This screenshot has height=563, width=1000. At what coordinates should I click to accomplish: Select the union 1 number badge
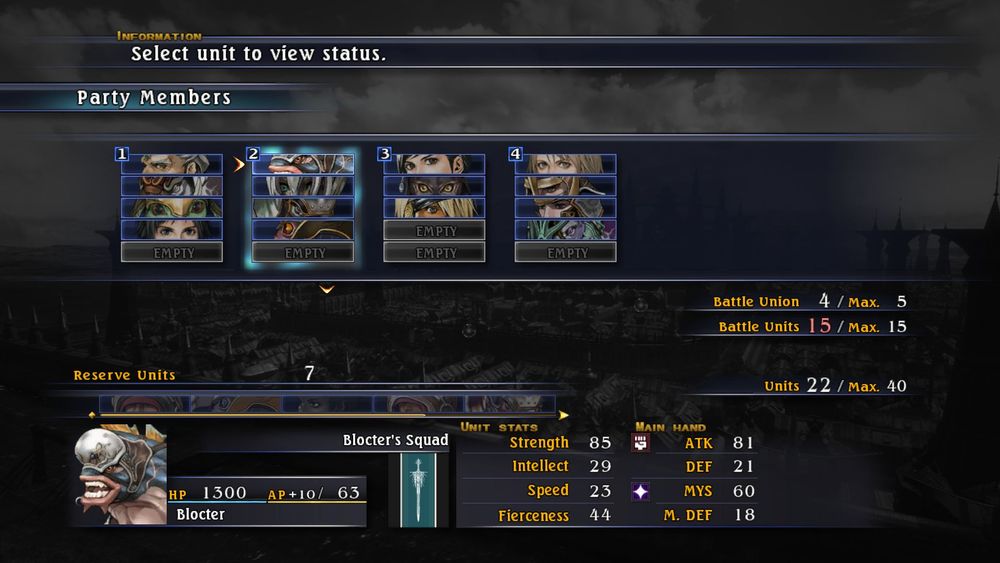[122, 154]
